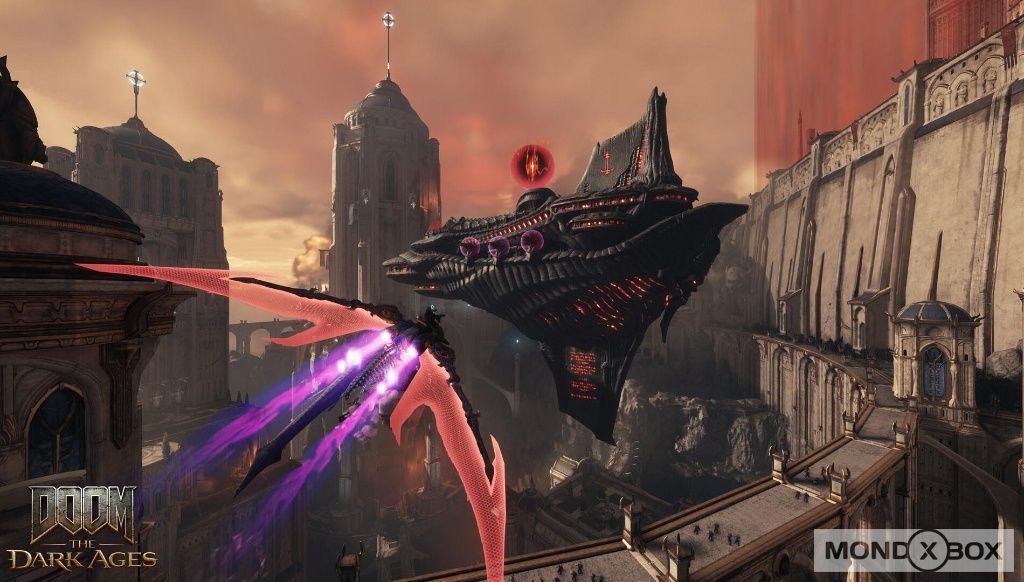This screenshot has width=1024, height=582.
Task: Click the Doom The Dark Ages logo
Action: click(82, 527)
